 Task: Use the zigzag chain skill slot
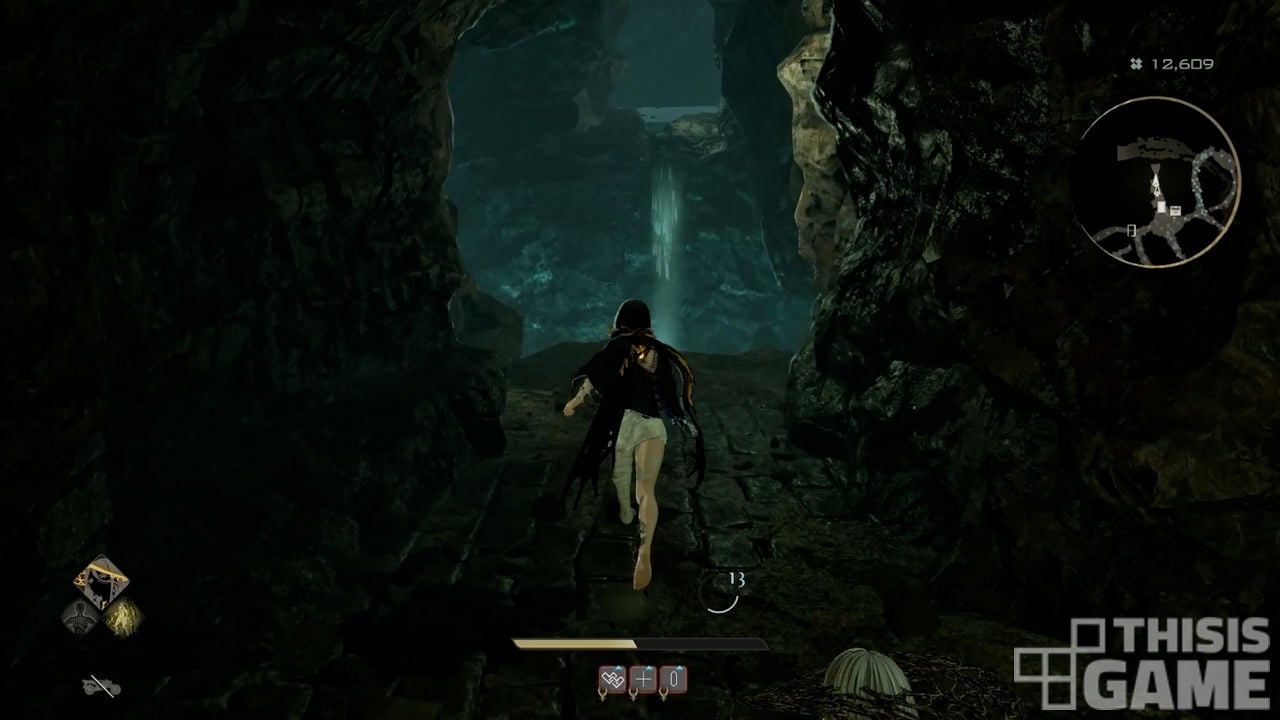pos(612,680)
